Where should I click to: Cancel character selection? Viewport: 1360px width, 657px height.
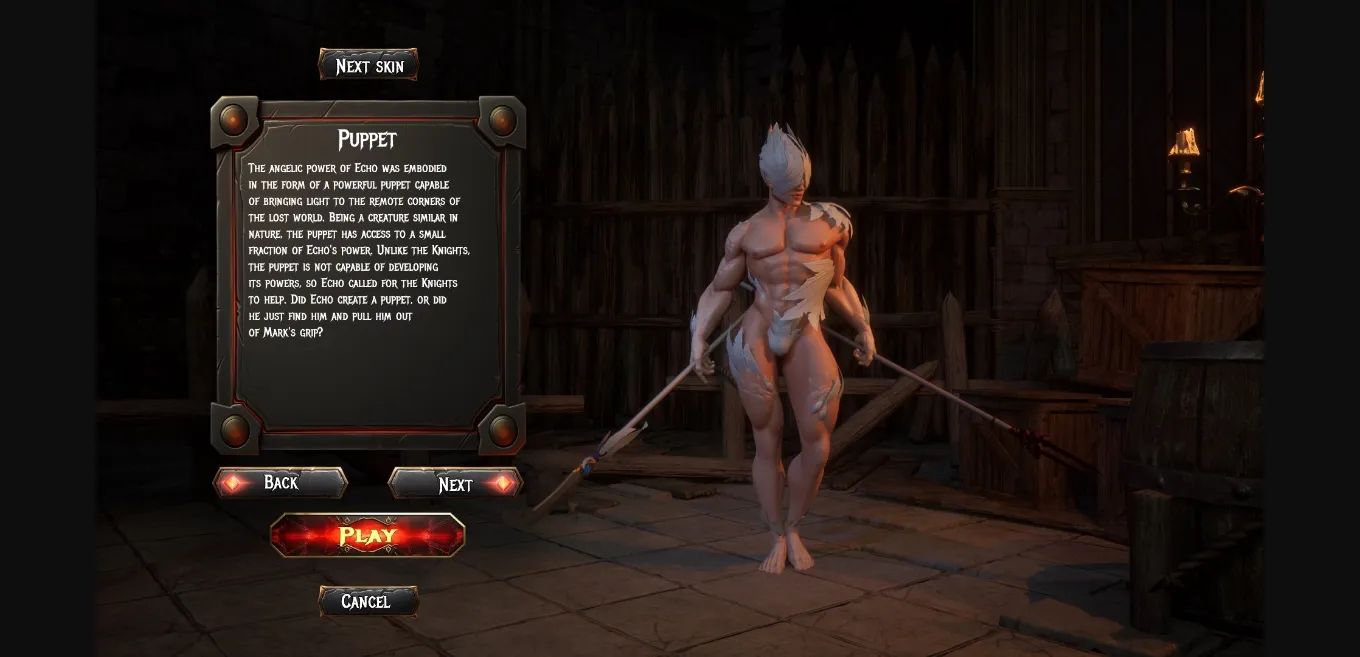pos(367,601)
